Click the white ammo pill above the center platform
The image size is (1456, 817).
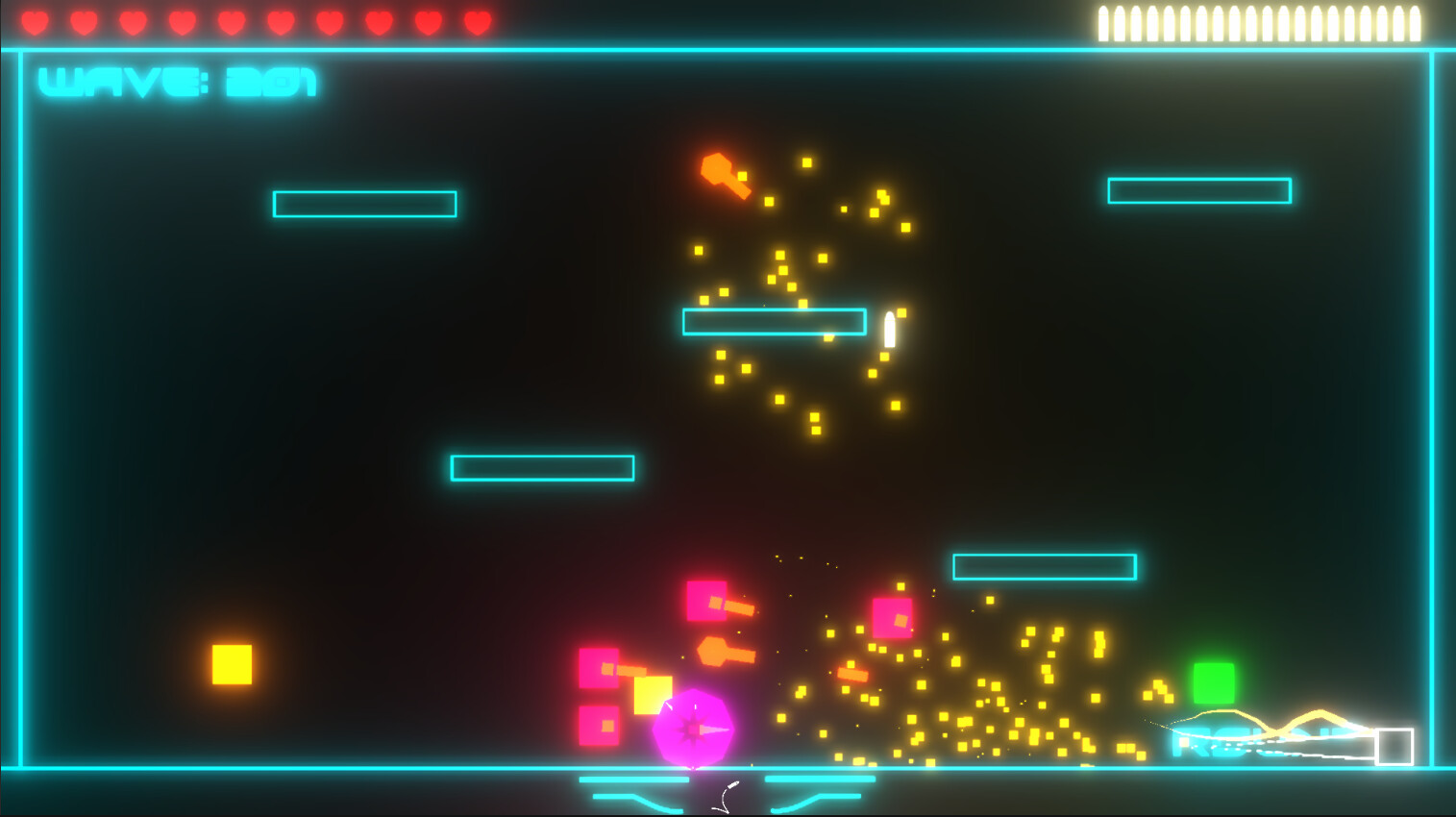pos(889,327)
